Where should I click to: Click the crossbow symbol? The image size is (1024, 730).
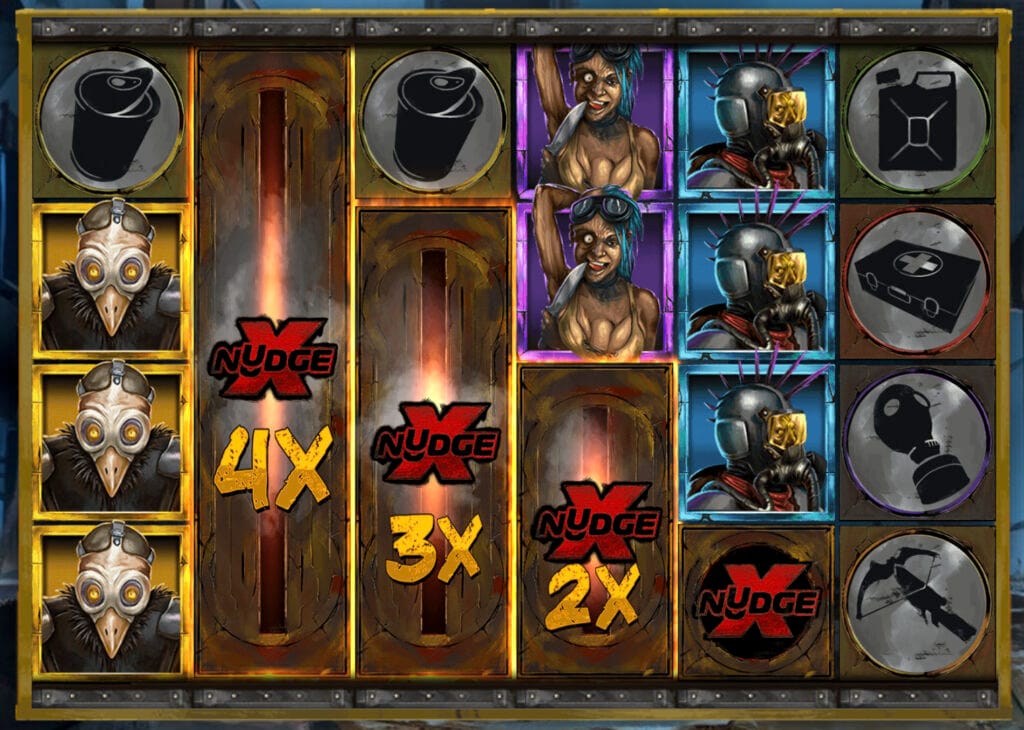(x=917, y=601)
